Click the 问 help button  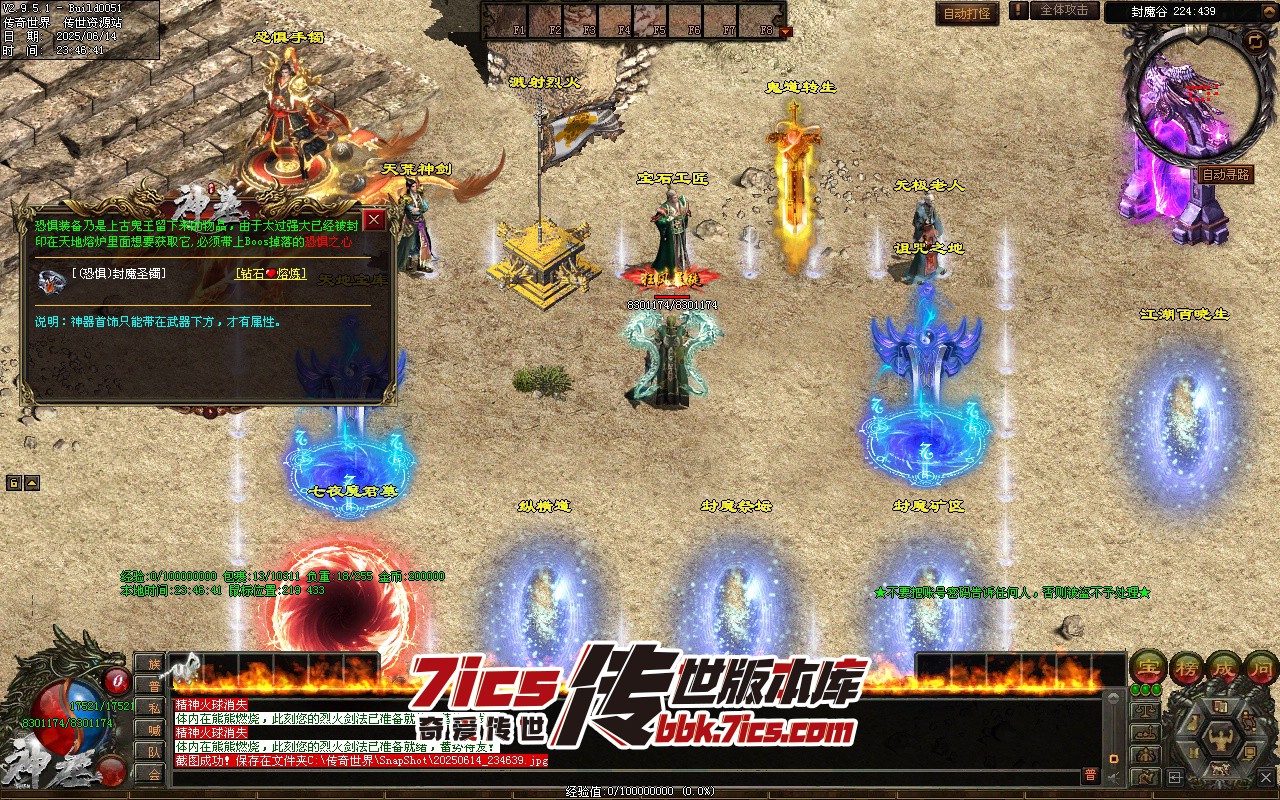click(1262, 667)
